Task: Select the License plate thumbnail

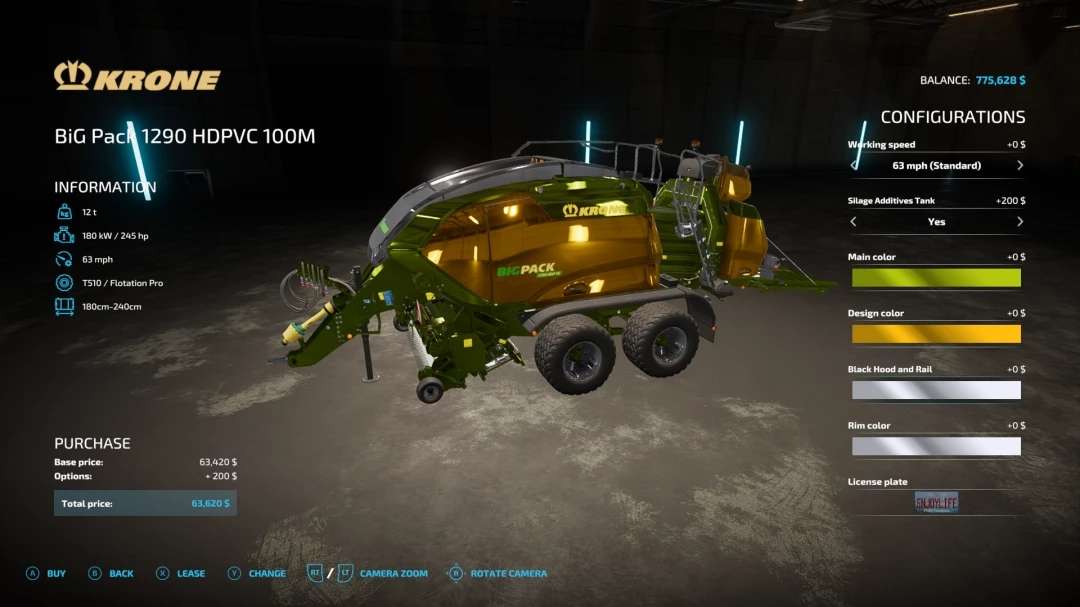Action: (x=936, y=502)
